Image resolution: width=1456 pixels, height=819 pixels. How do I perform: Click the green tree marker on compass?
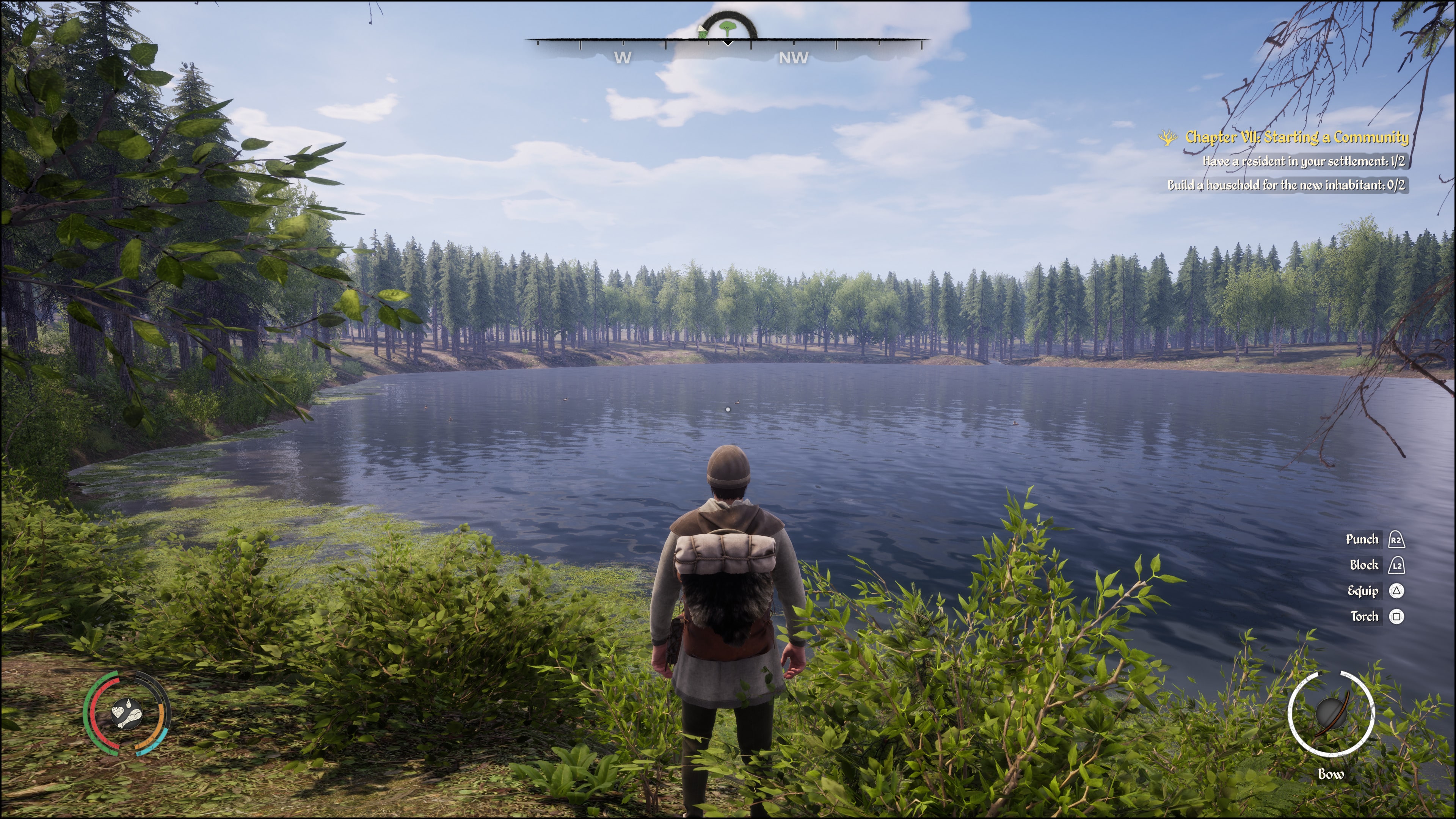tap(728, 27)
